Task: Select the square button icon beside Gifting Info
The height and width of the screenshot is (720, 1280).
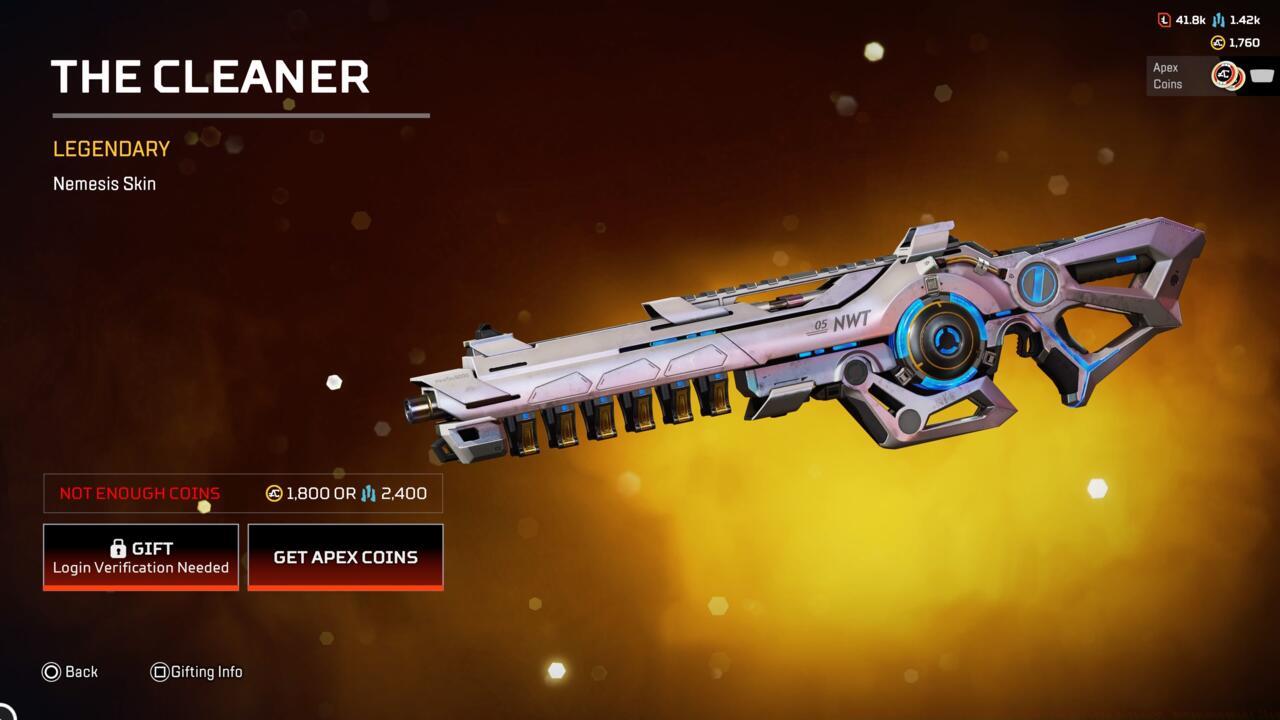Action: click(x=160, y=672)
